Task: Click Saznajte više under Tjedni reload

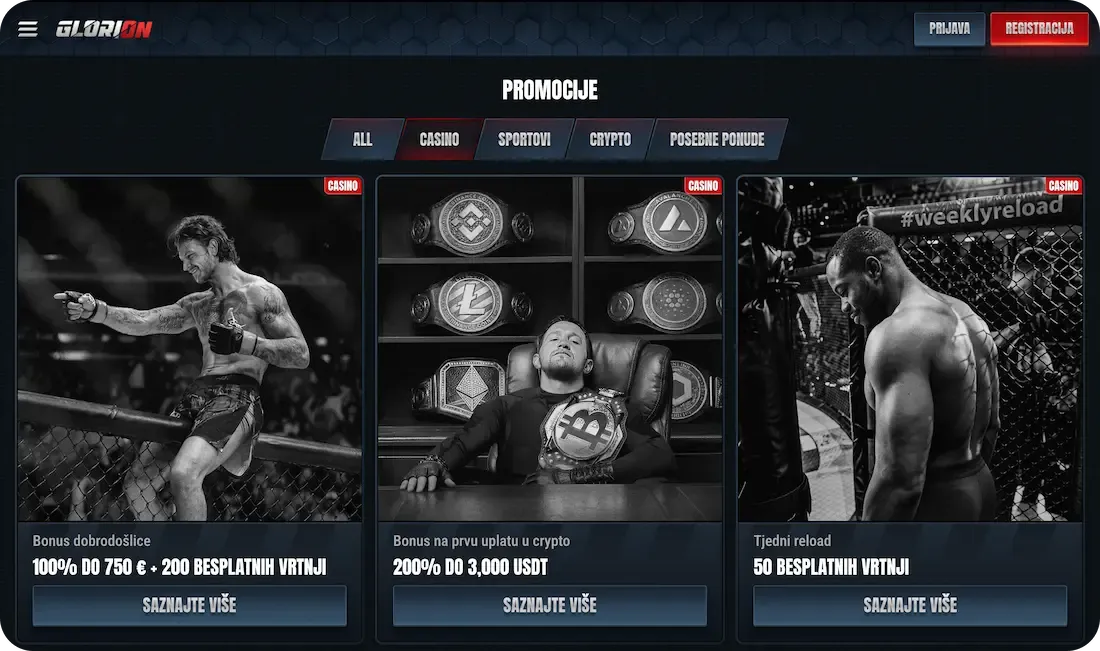Action: 910,605
